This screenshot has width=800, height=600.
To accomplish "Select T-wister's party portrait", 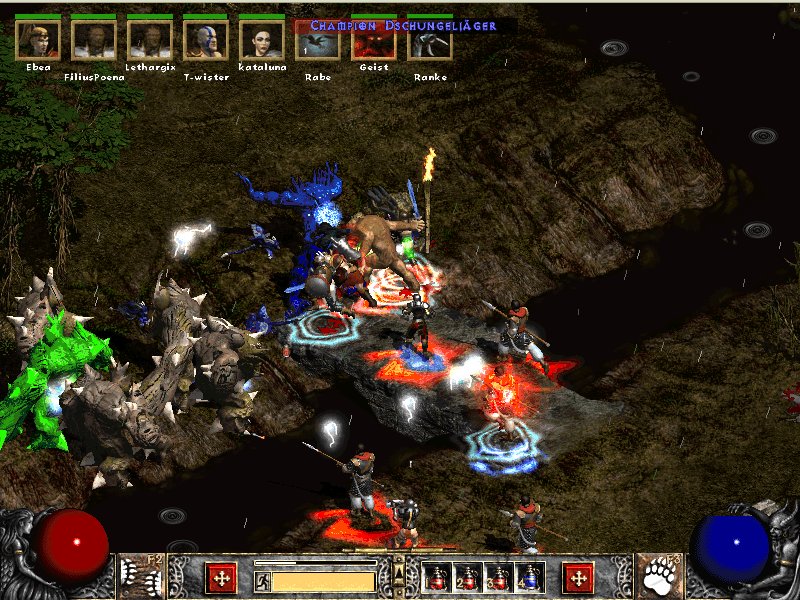I will point(206,40).
